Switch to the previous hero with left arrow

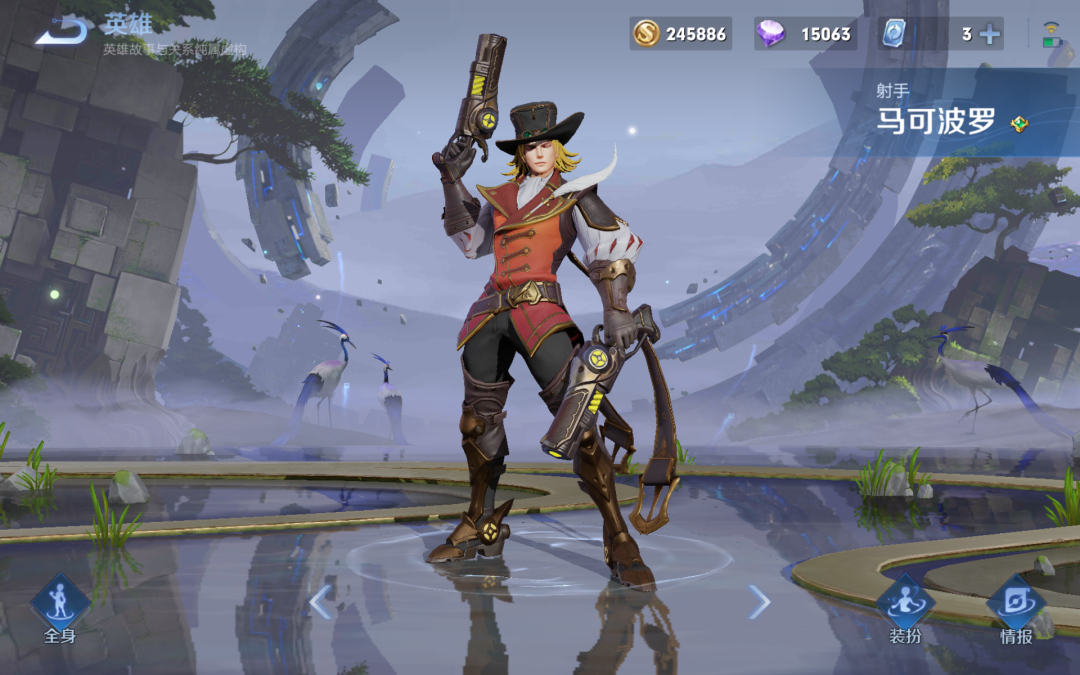pos(320,602)
